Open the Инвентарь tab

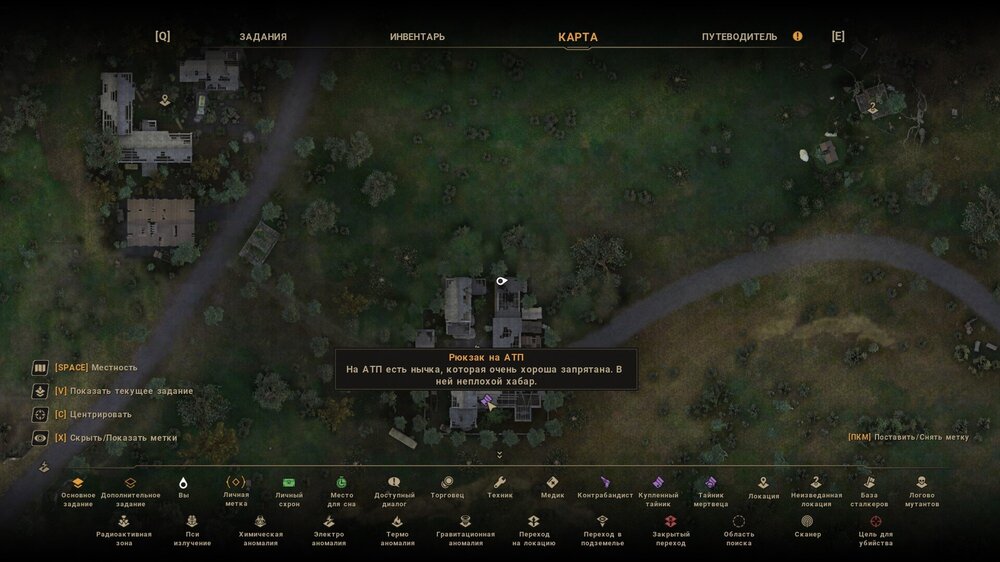417,37
